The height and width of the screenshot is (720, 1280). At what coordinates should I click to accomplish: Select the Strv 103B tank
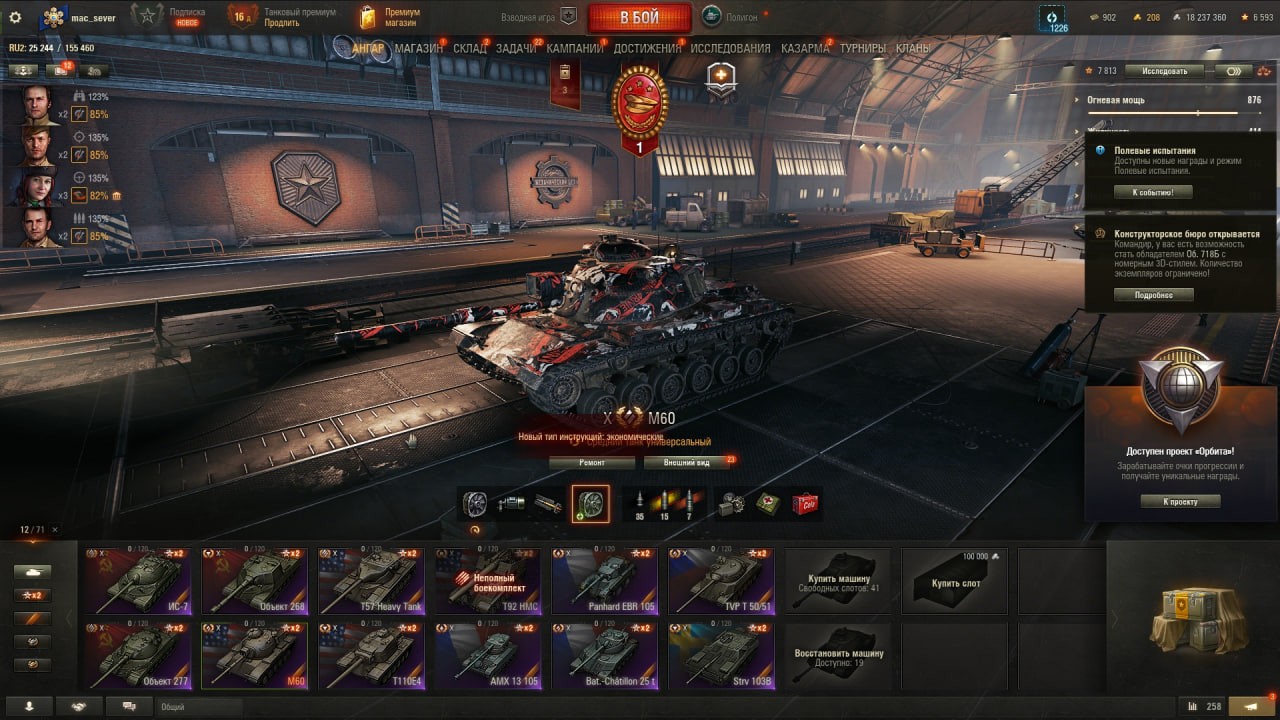pos(721,656)
